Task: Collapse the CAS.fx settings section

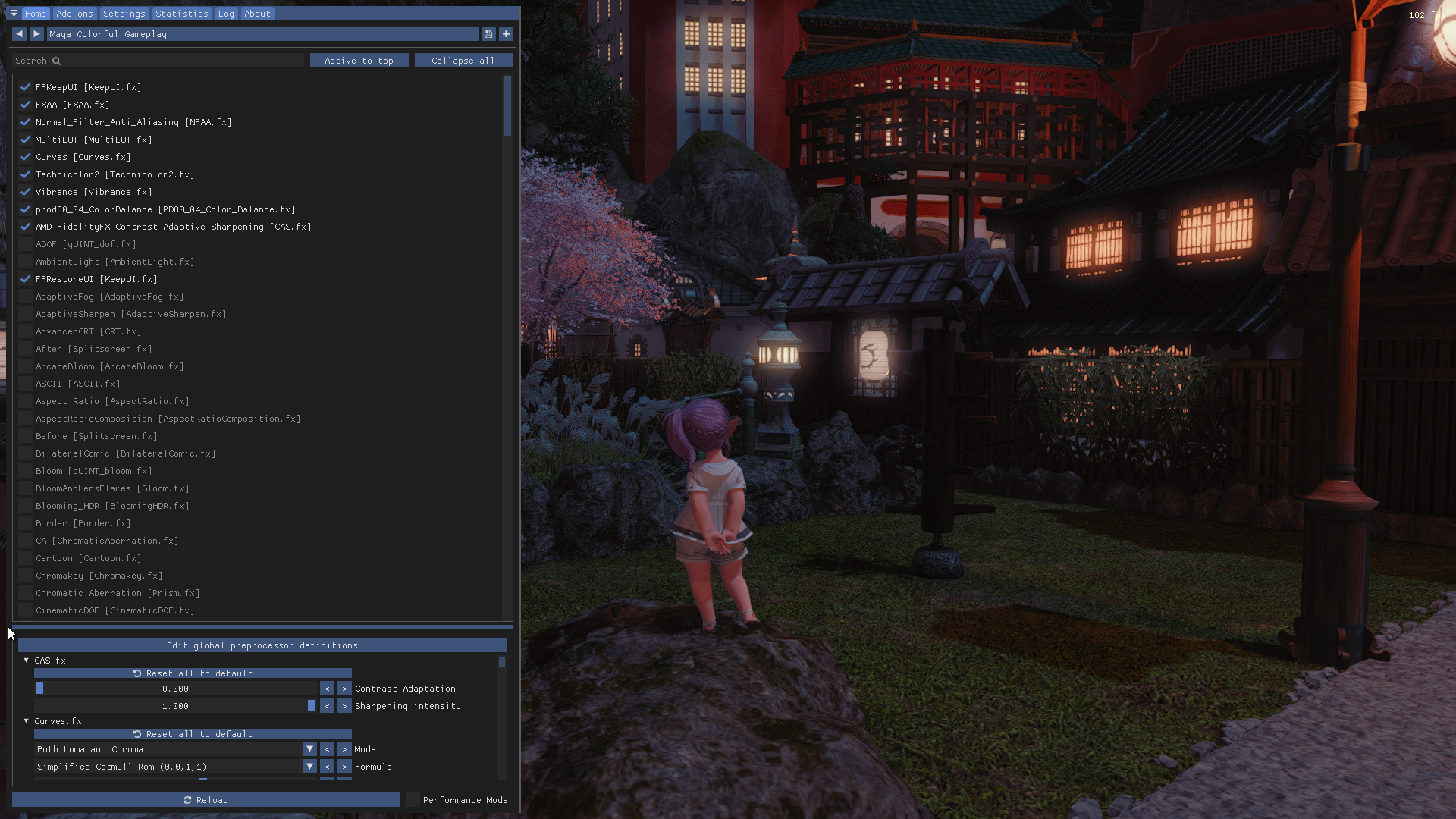Action: (x=27, y=661)
